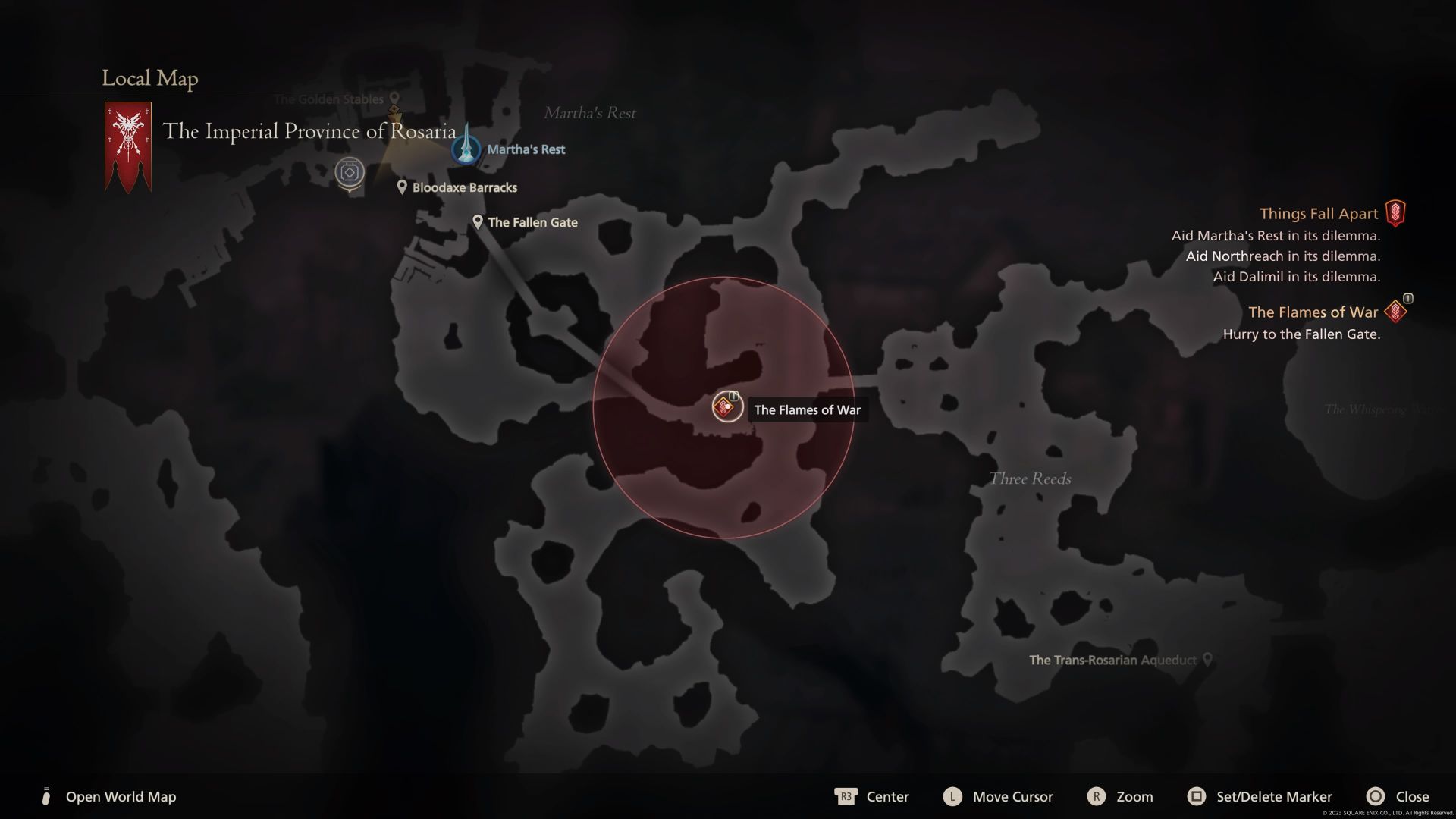Viewport: 1456px width, 819px height.
Task: Choose the Bloodaxe Barracks location pin
Action: pos(402,187)
